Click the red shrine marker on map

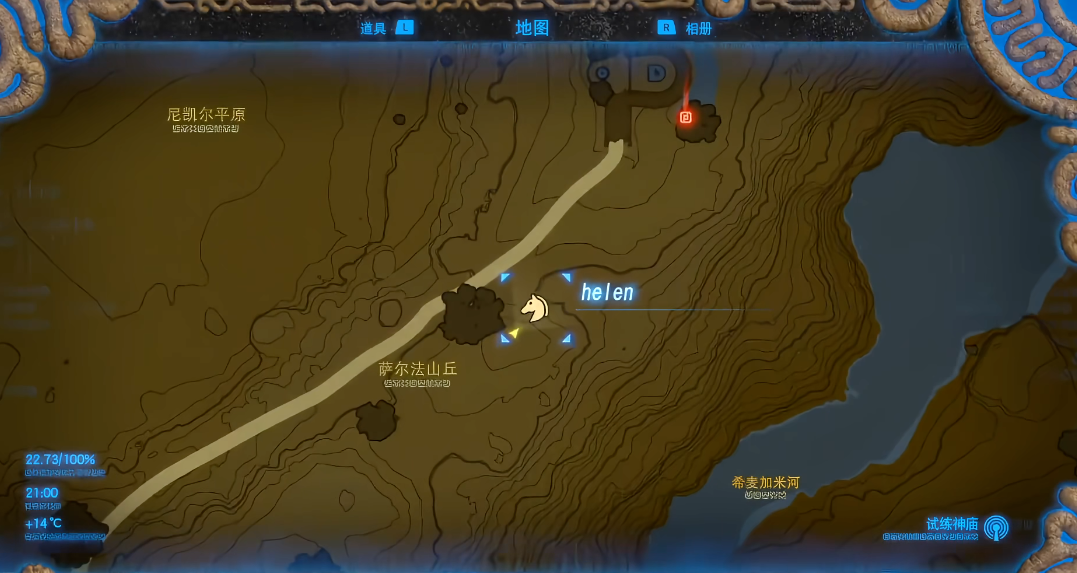point(686,117)
